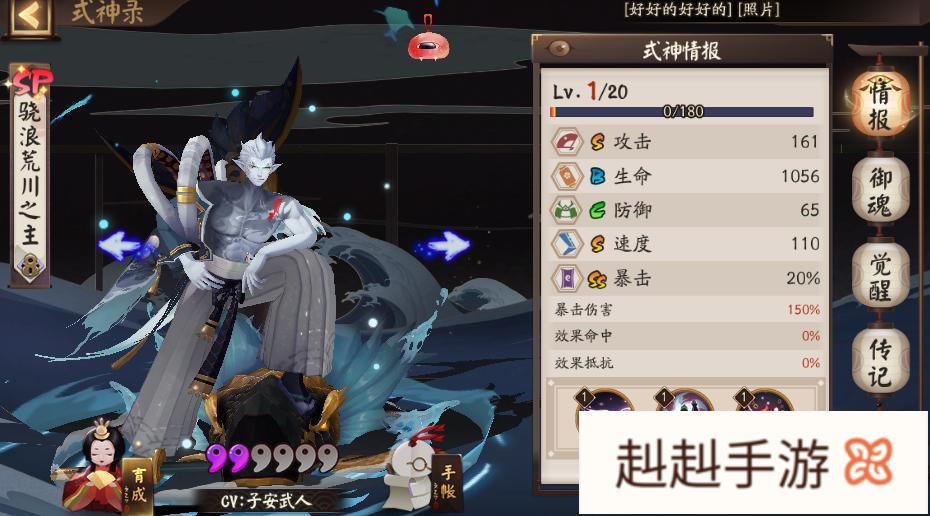Click the red daruma icon at top
Viewport: 930px width, 516px height.
427,43
